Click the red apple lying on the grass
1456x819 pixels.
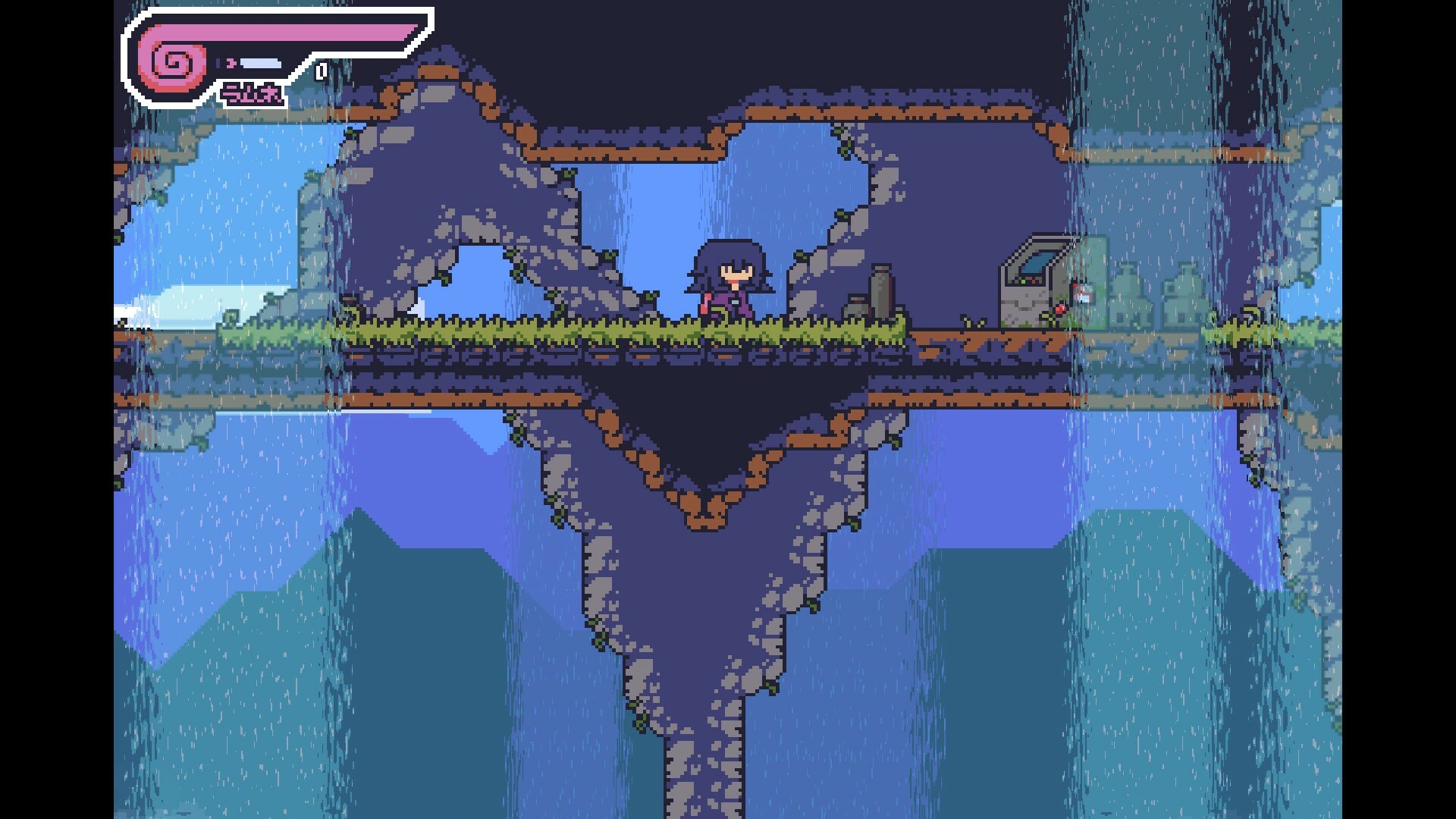click(1061, 309)
